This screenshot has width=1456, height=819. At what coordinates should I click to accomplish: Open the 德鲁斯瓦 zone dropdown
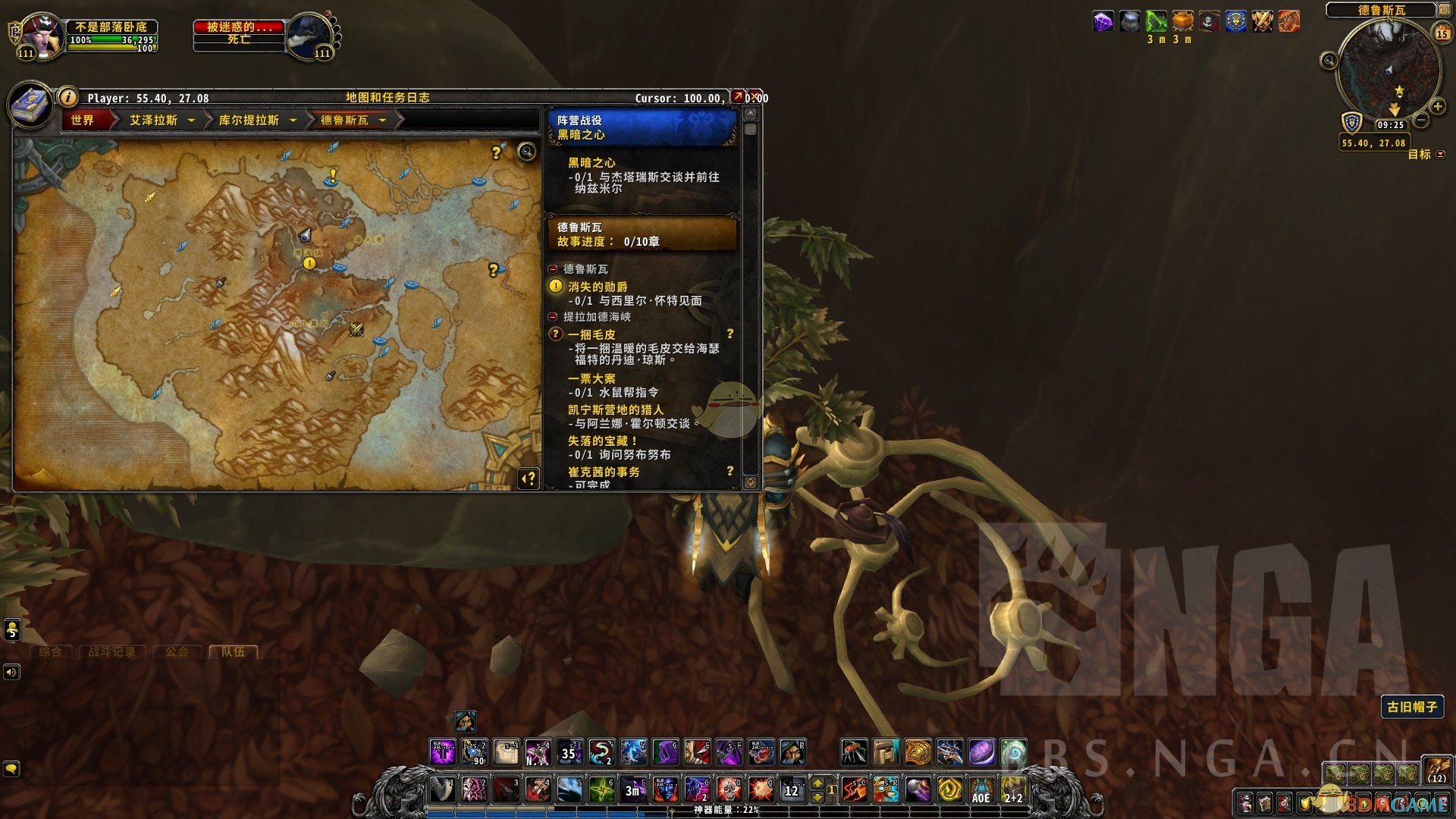[x=382, y=121]
